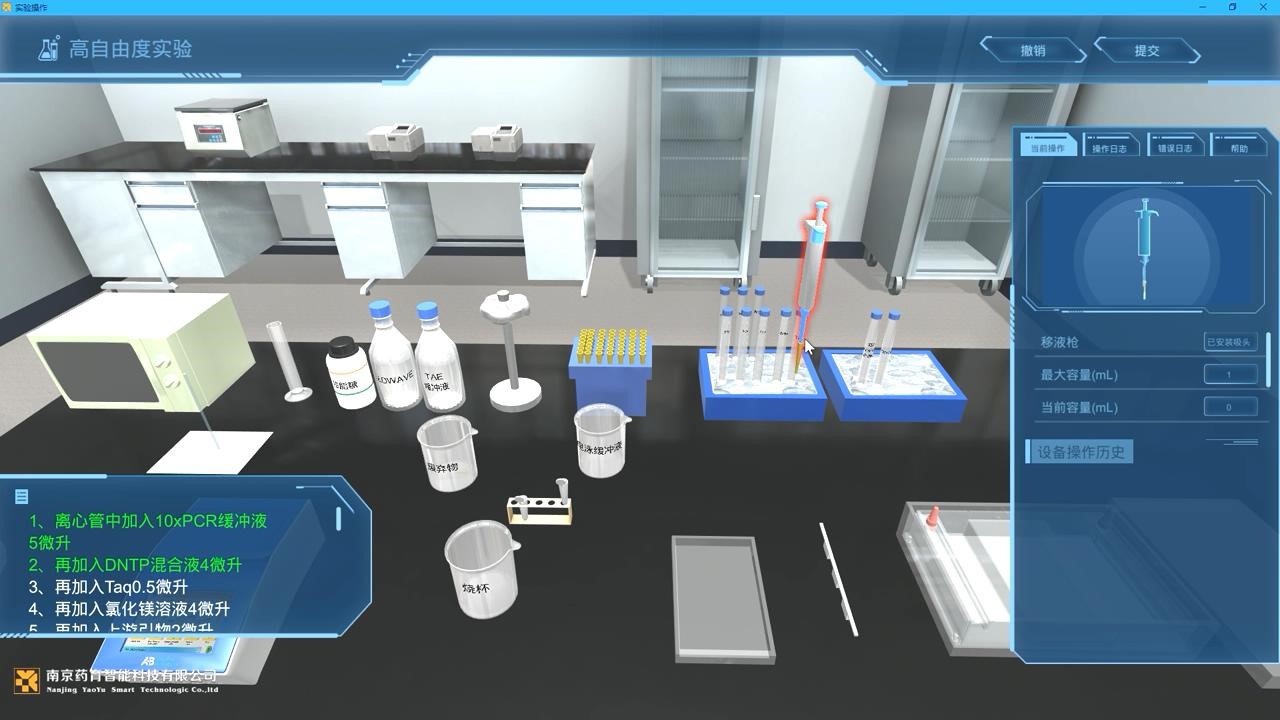Show the 错误日志 tab
Screen dimensions: 1280x720
[1175, 148]
